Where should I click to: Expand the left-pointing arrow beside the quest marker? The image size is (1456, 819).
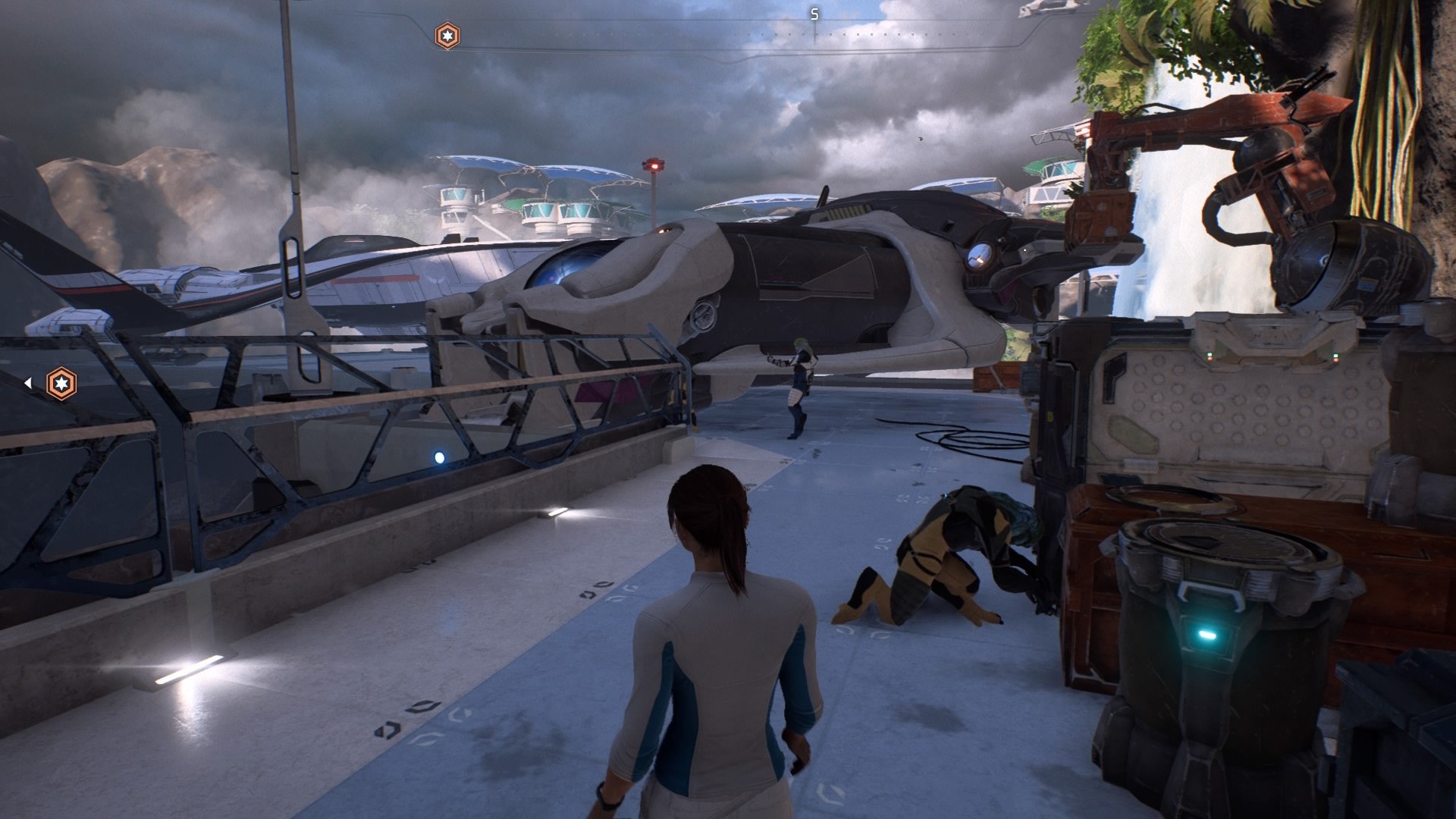coord(28,382)
